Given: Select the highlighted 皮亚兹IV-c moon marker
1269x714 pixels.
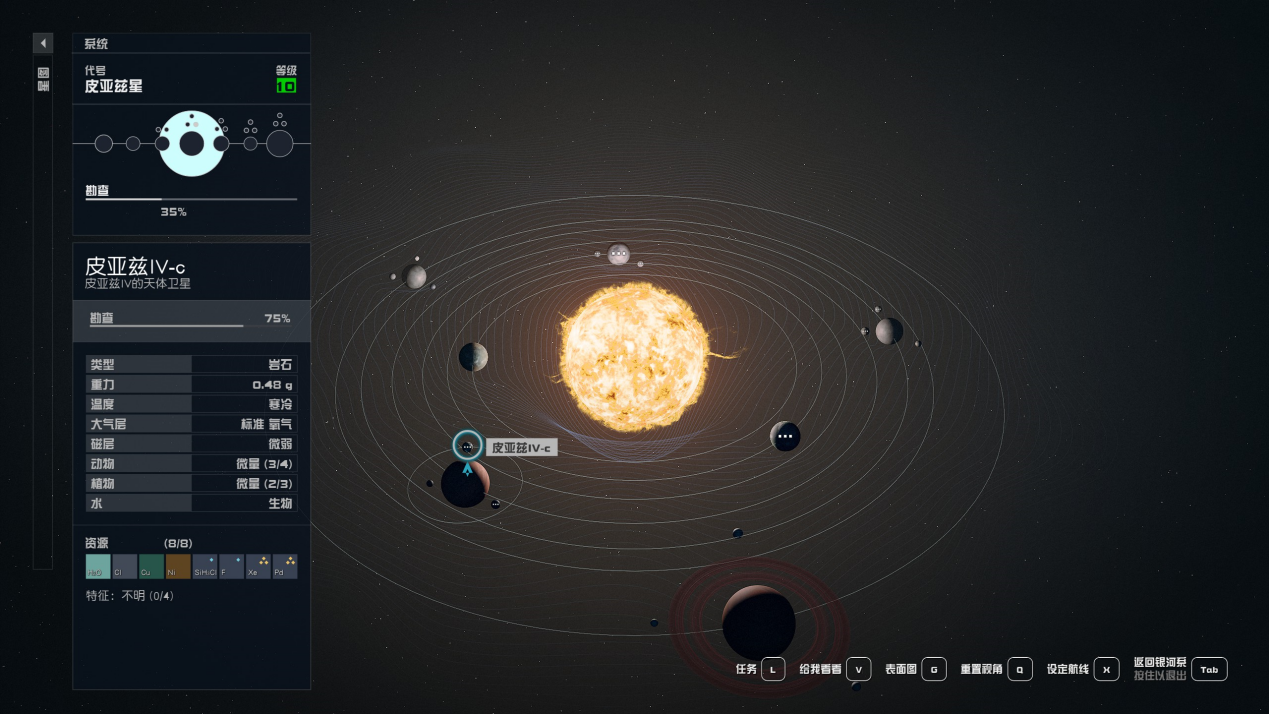Looking at the screenshot, I should [x=467, y=446].
